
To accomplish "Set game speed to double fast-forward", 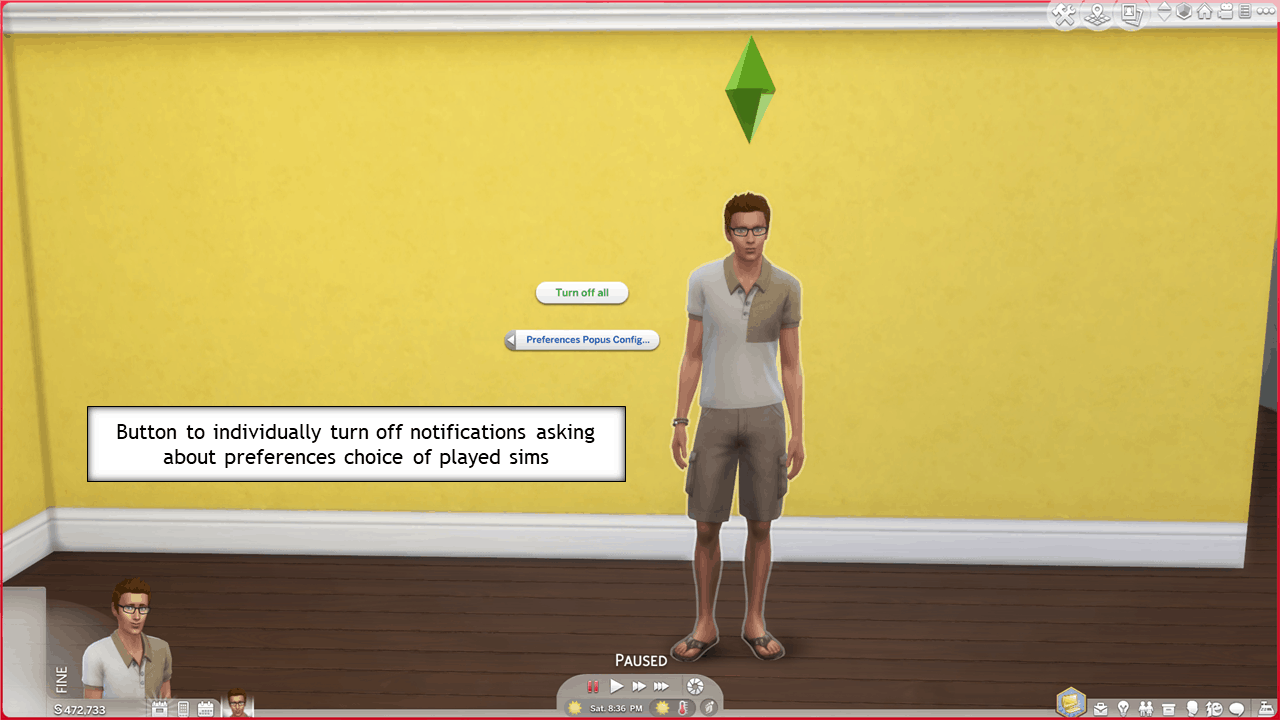I will [639, 686].
